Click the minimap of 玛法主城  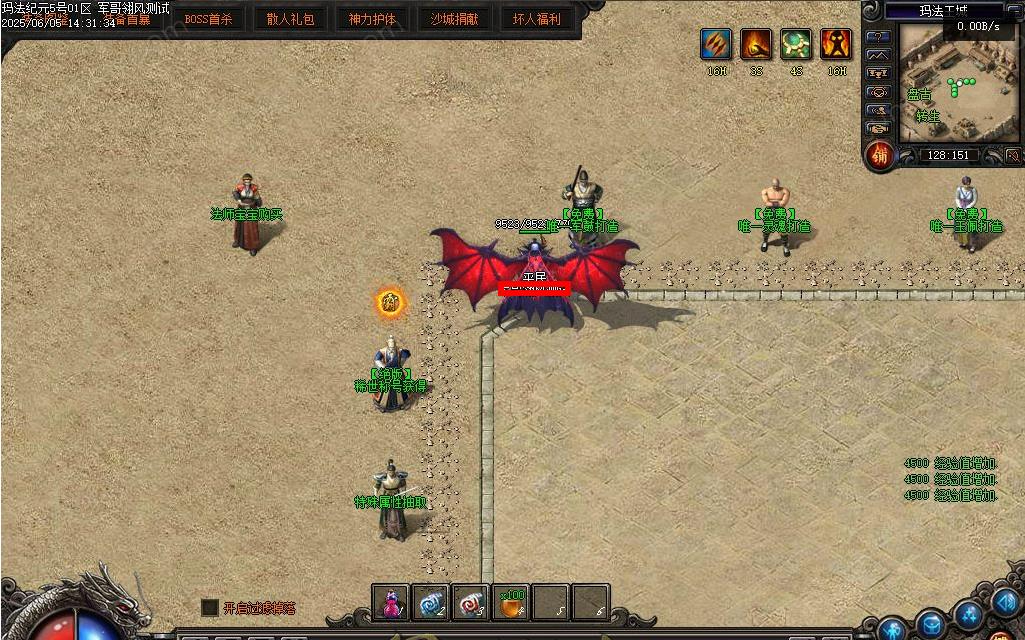point(957,82)
